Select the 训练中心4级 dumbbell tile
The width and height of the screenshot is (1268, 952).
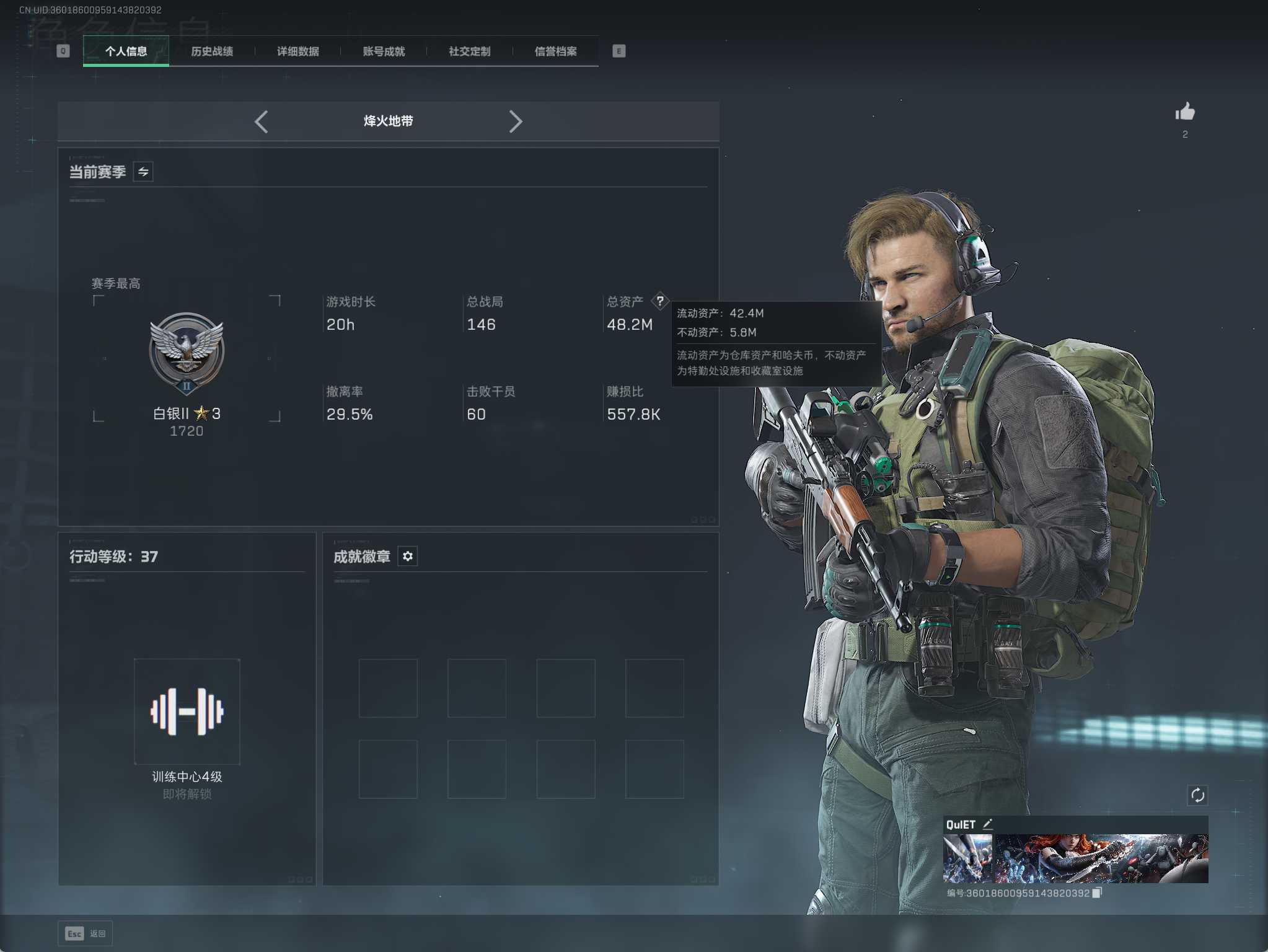click(187, 712)
